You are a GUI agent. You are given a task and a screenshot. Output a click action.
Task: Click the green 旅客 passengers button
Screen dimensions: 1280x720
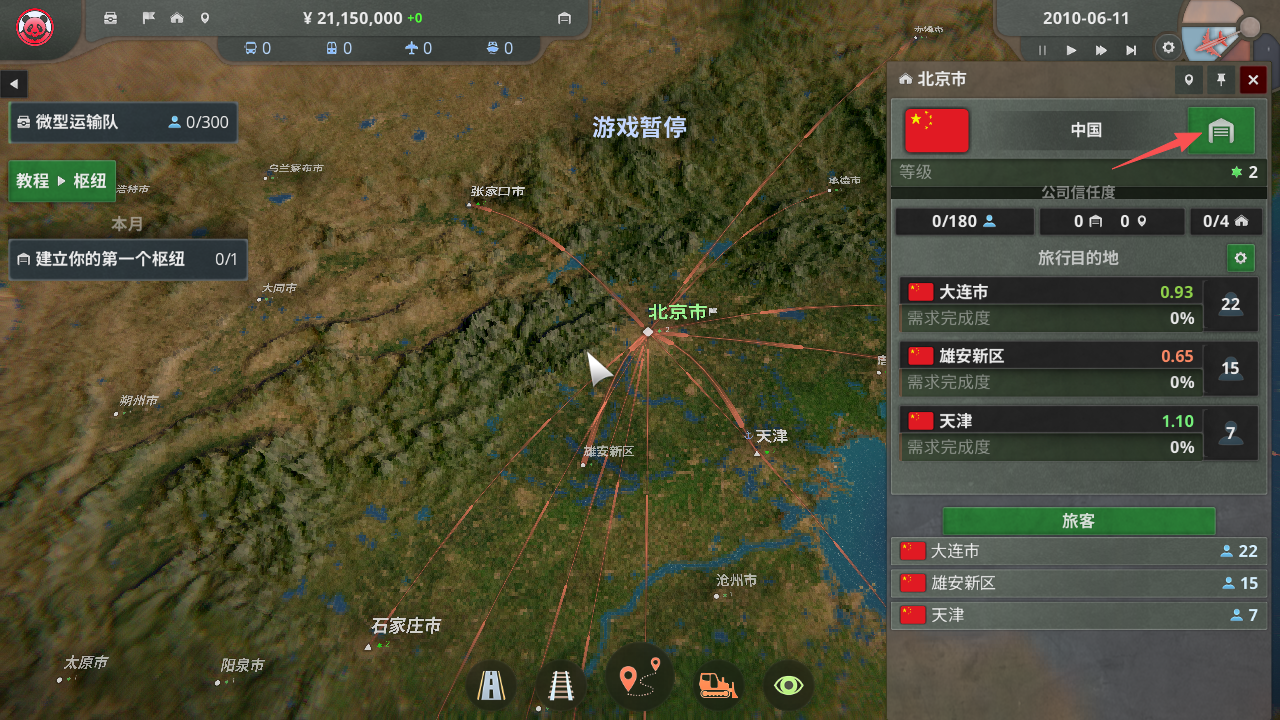1078,521
